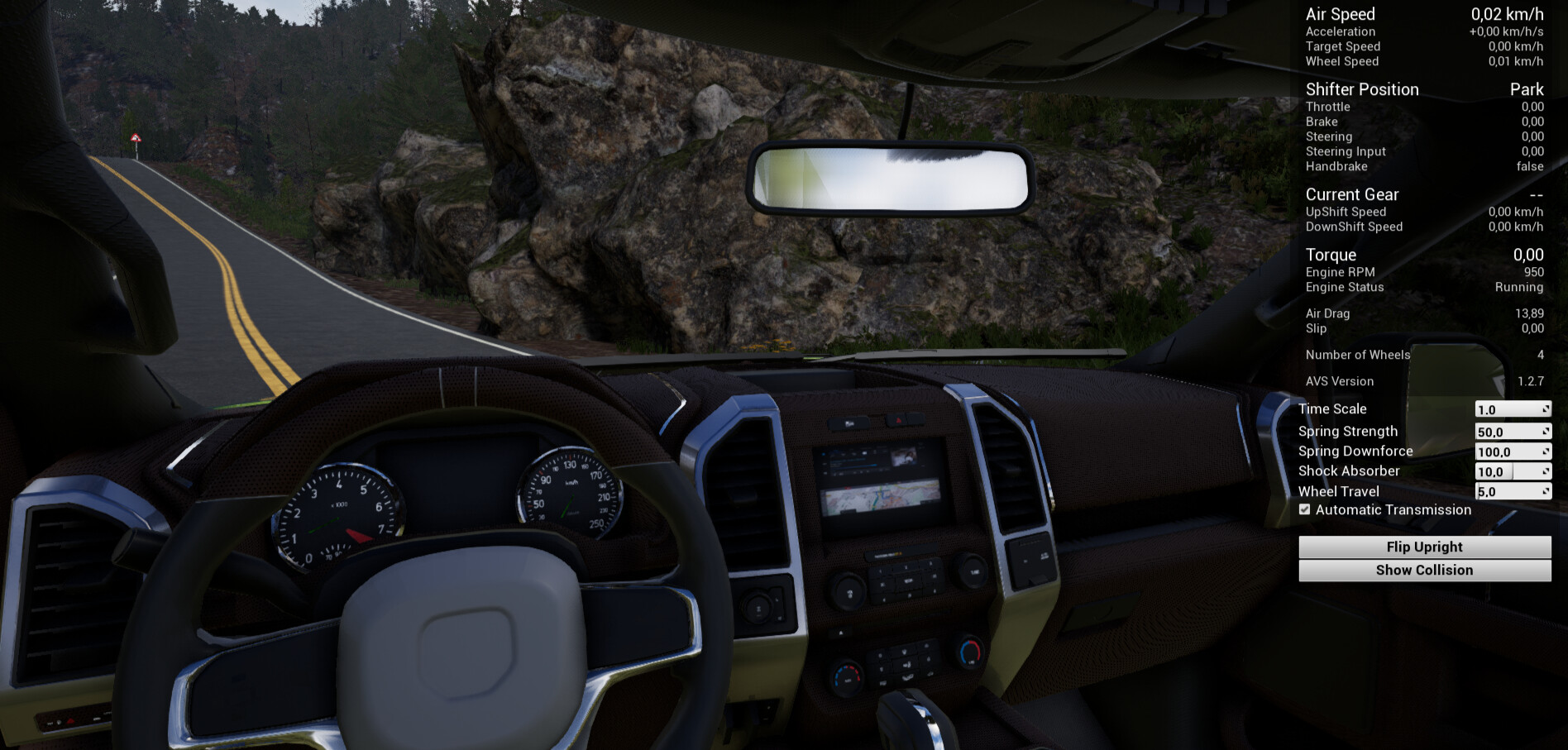Viewport: 1568px width, 750px height.
Task: Click the Time Scale spinner arrow
Action: pos(1545,408)
